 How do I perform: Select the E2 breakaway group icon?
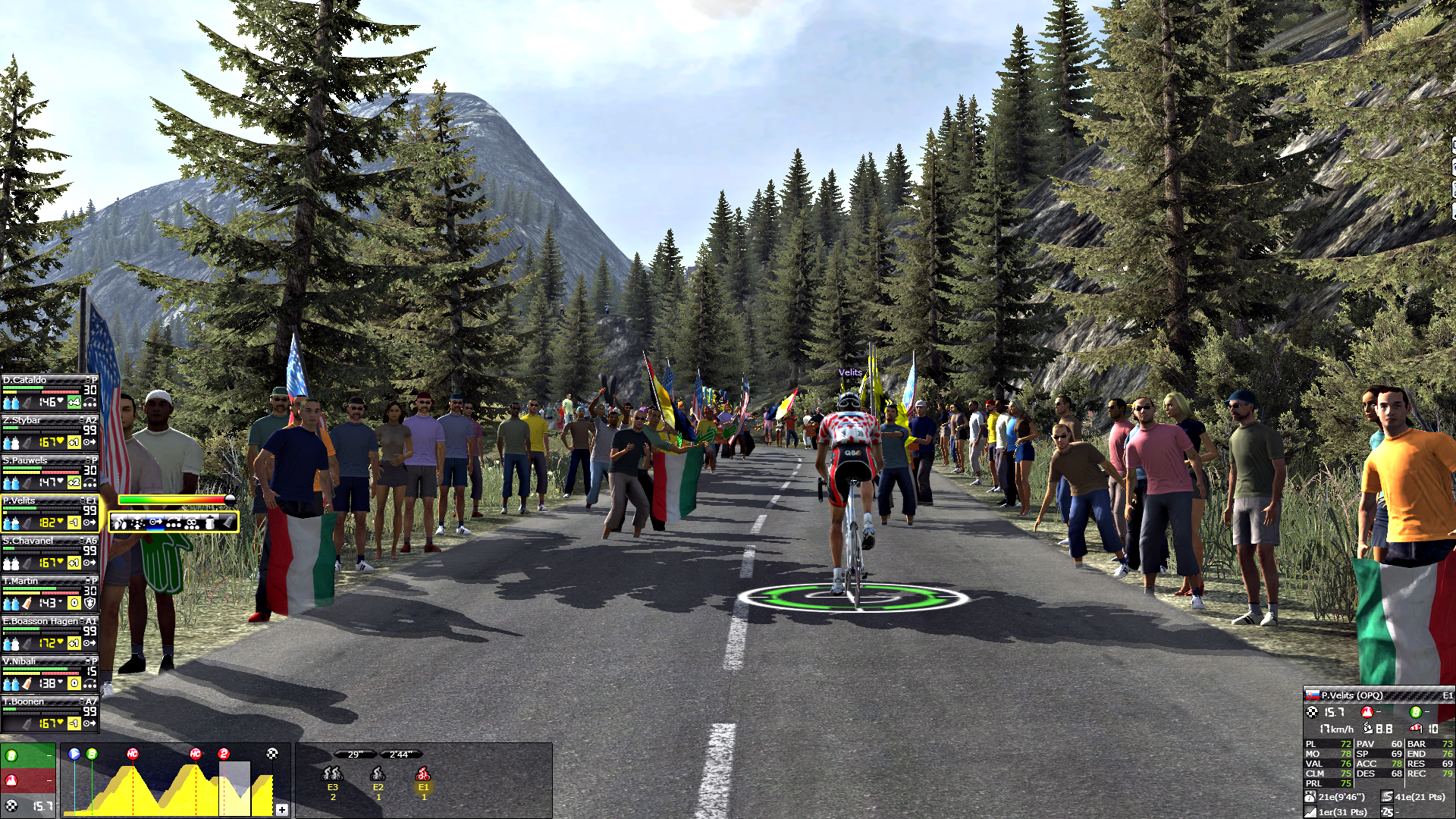pos(378,774)
